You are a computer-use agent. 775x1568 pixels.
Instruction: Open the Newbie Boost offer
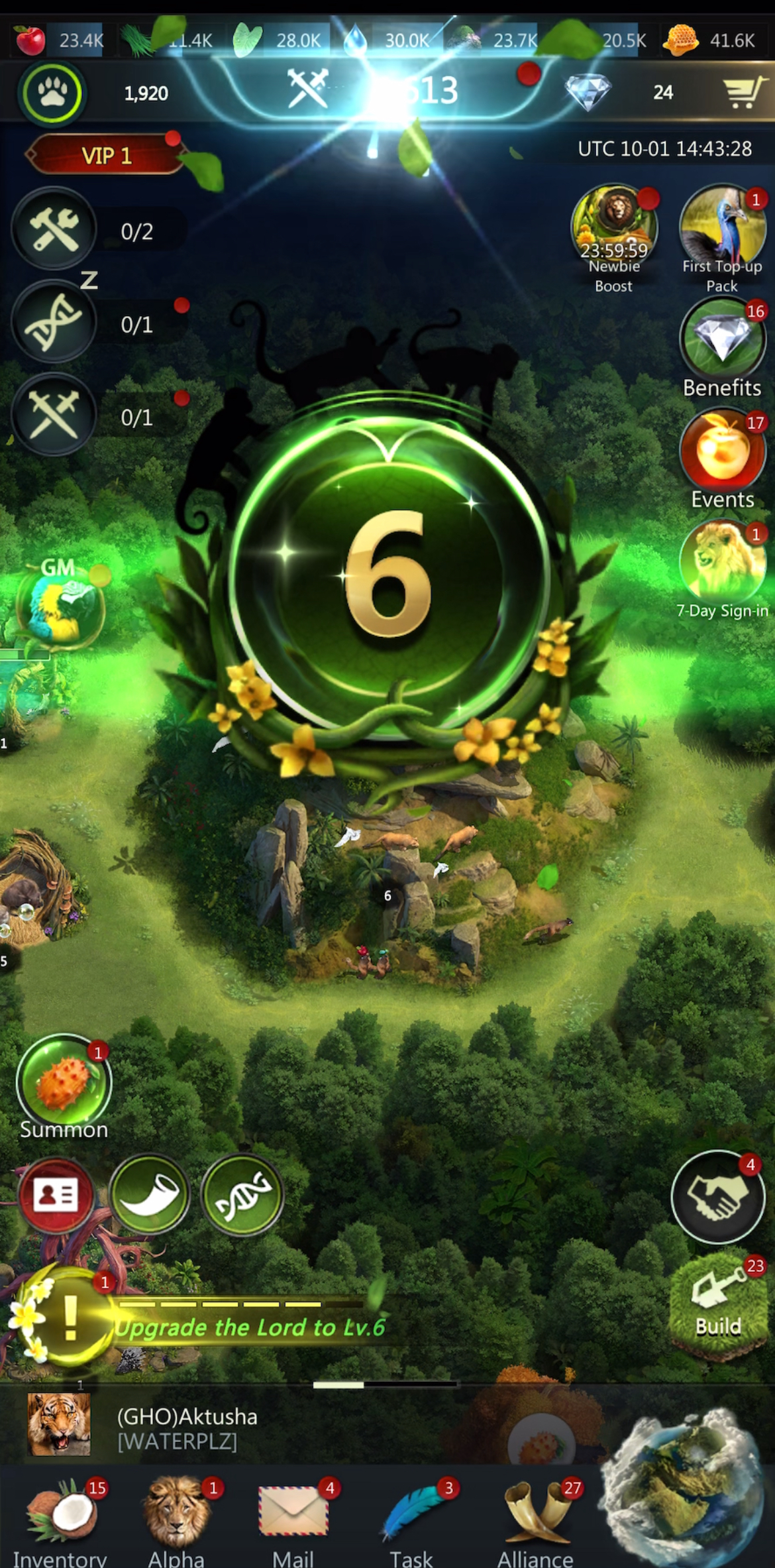(614, 229)
